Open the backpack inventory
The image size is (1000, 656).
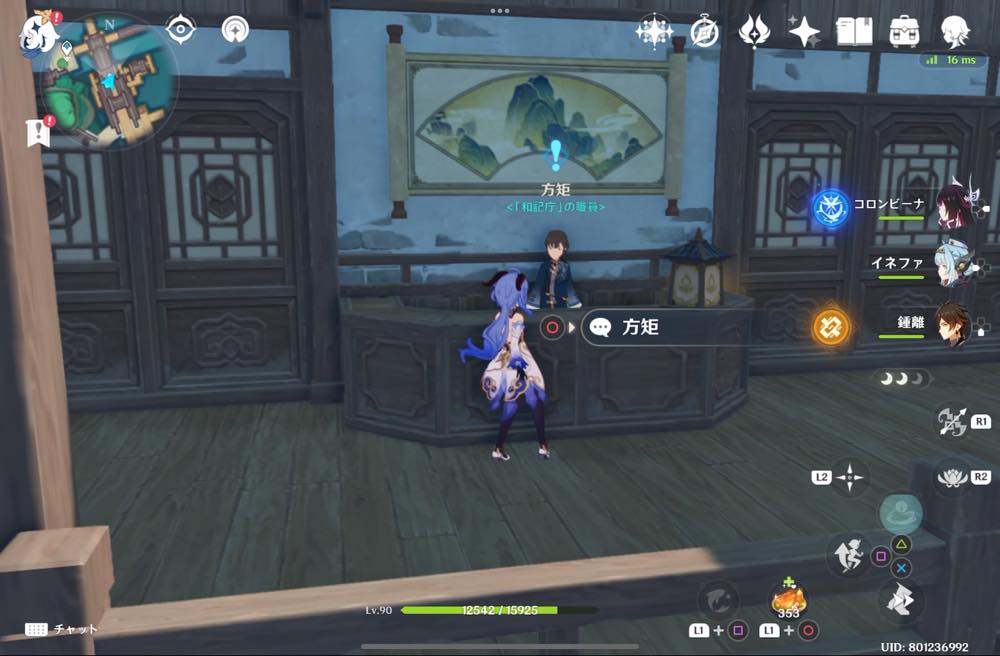904,31
